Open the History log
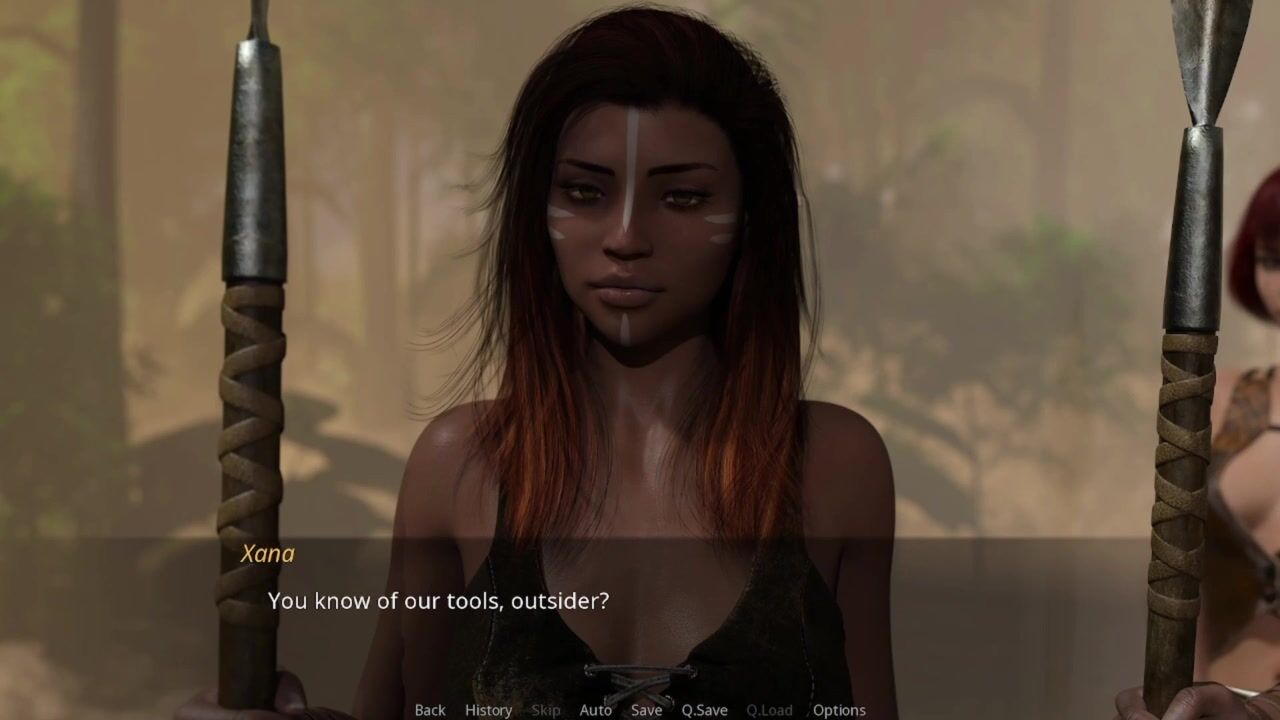 coord(488,710)
